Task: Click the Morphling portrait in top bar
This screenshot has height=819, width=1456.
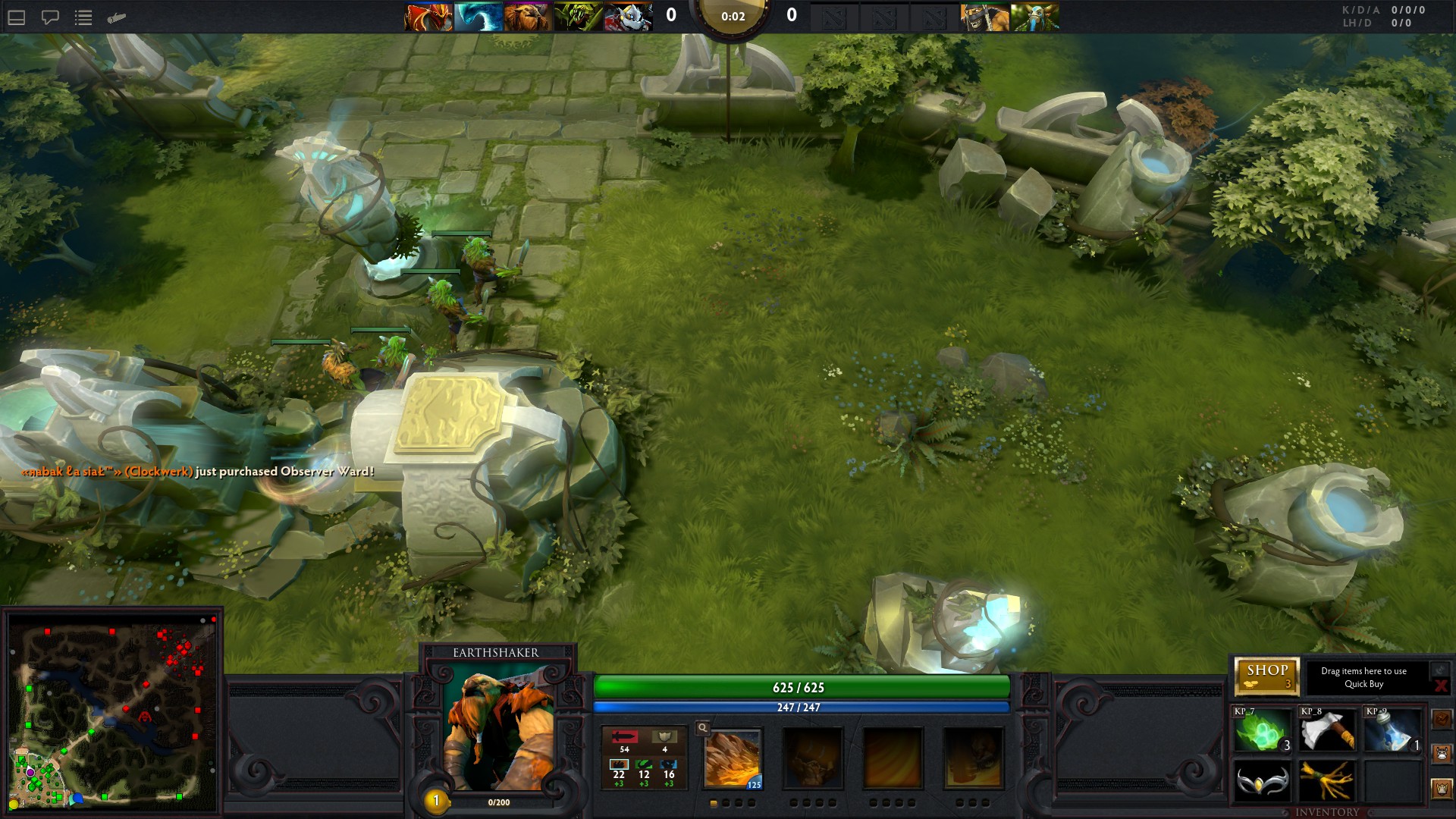Action: coord(478,17)
